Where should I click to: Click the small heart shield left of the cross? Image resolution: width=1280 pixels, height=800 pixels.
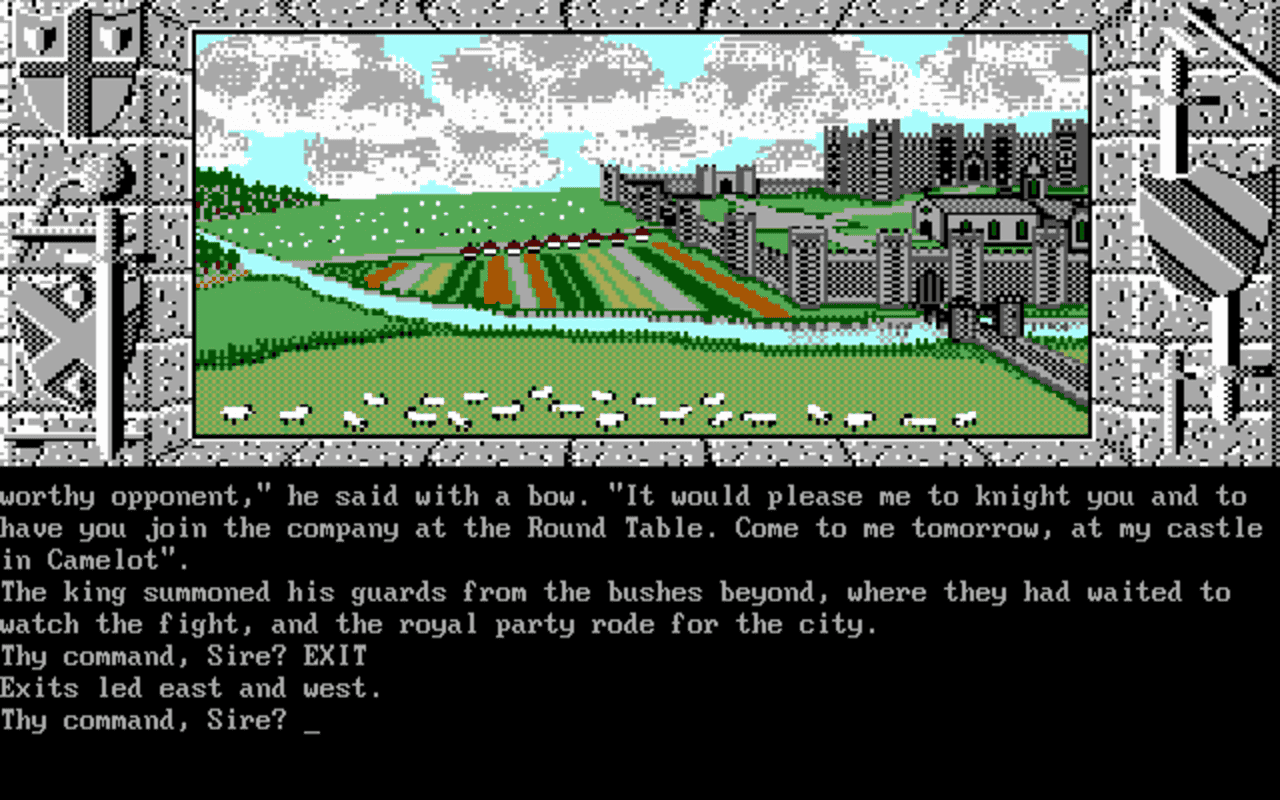click(39, 38)
